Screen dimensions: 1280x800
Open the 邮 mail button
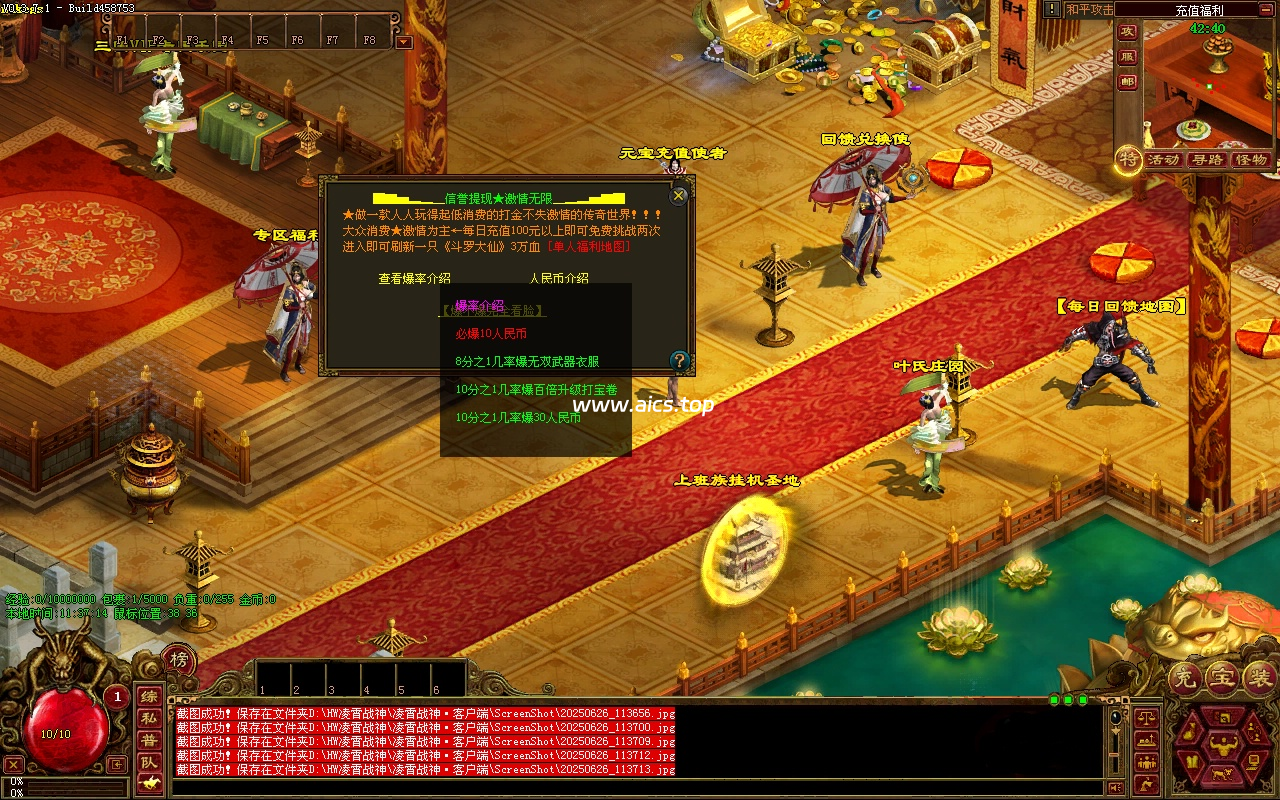pyautogui.click(x=1127, y=82)
